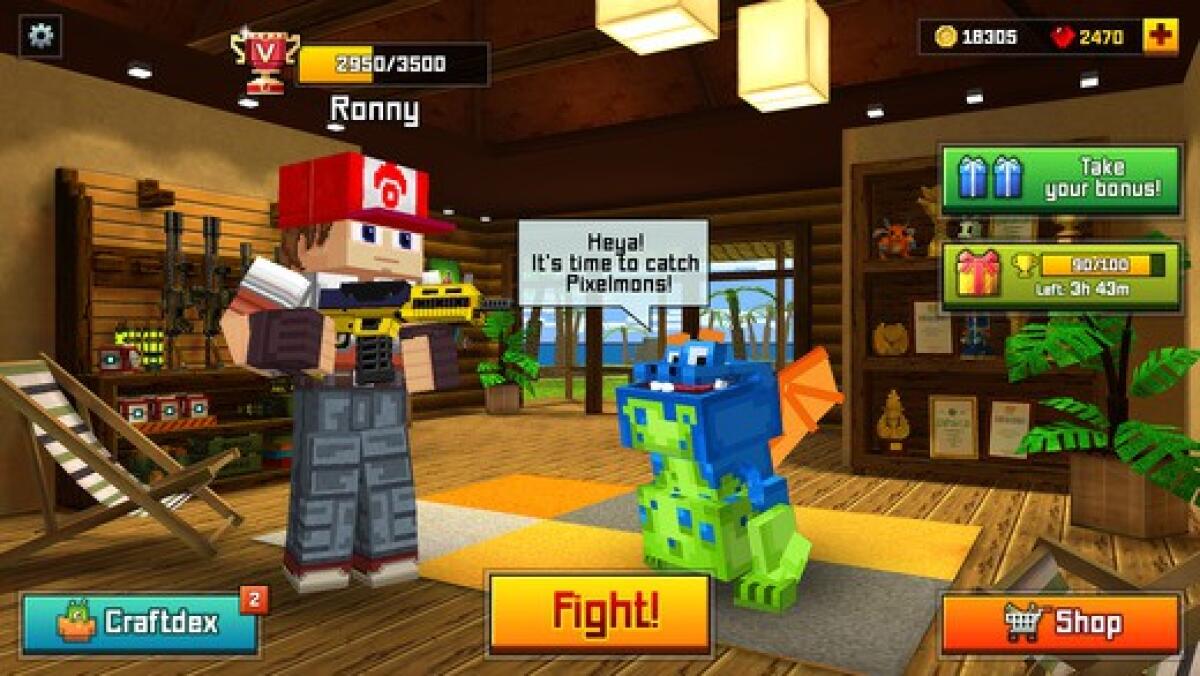Start a battle with the Fight! button
The height and width of the screenshot is (676, 1200).
coord(598,612)
